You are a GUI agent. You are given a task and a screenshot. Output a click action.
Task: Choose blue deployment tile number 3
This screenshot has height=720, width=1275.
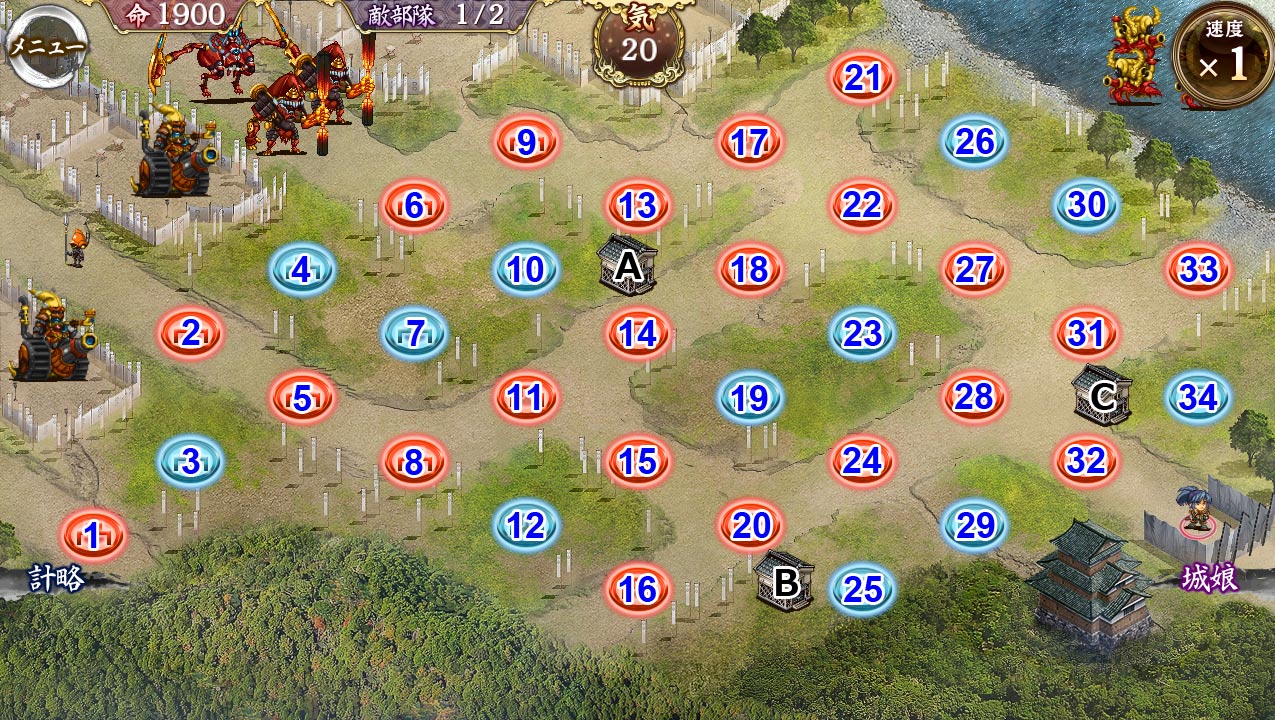pyautogui.click(x=190, y=462)
